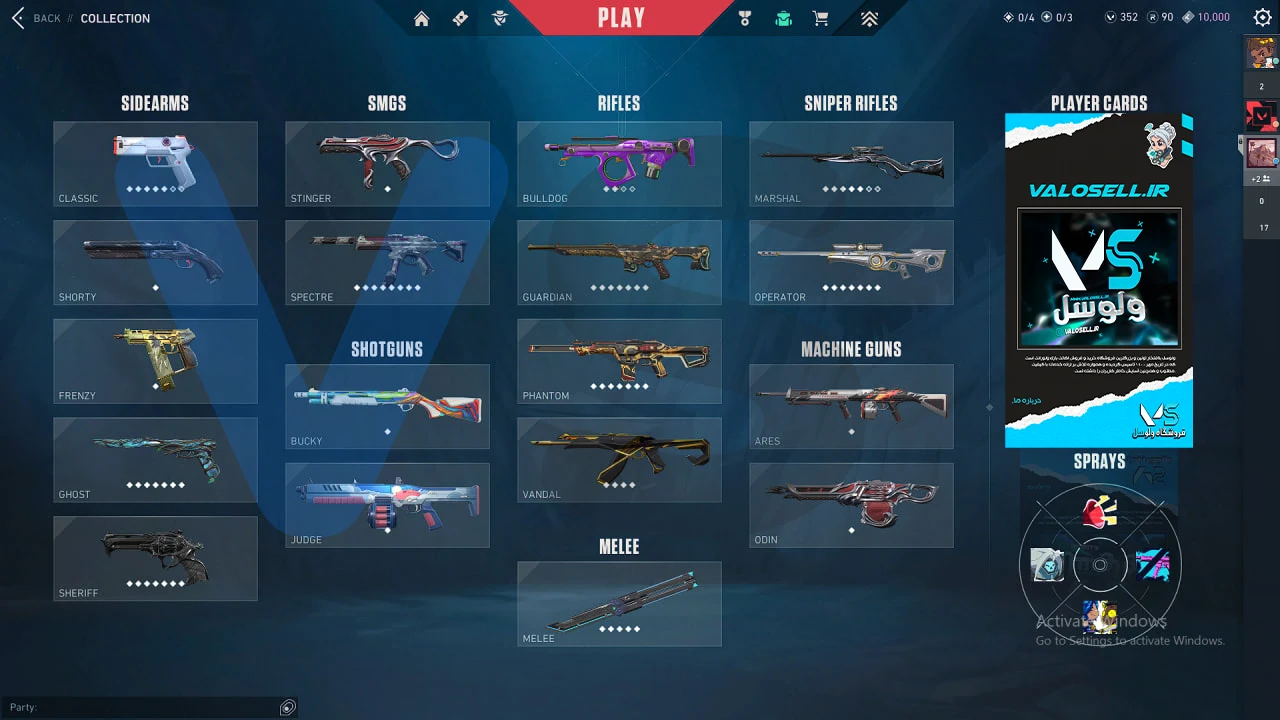Open the Melee weapon slot
This screenshot has height=720, width=1280.
pyautogui.click(x=619, y=603)
